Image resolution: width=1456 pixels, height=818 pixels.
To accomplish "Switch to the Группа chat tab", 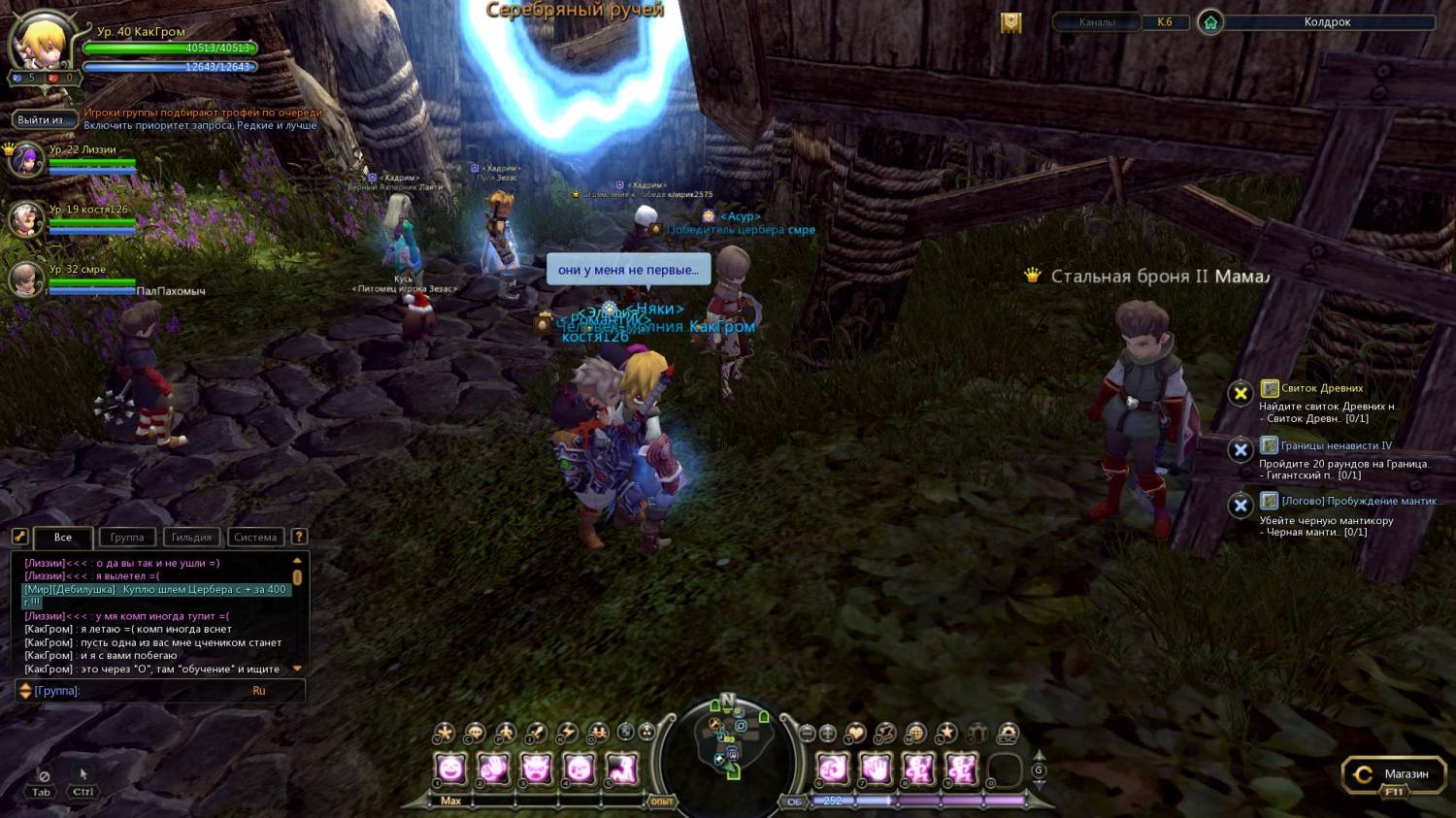I will click(x=127, y=537).
